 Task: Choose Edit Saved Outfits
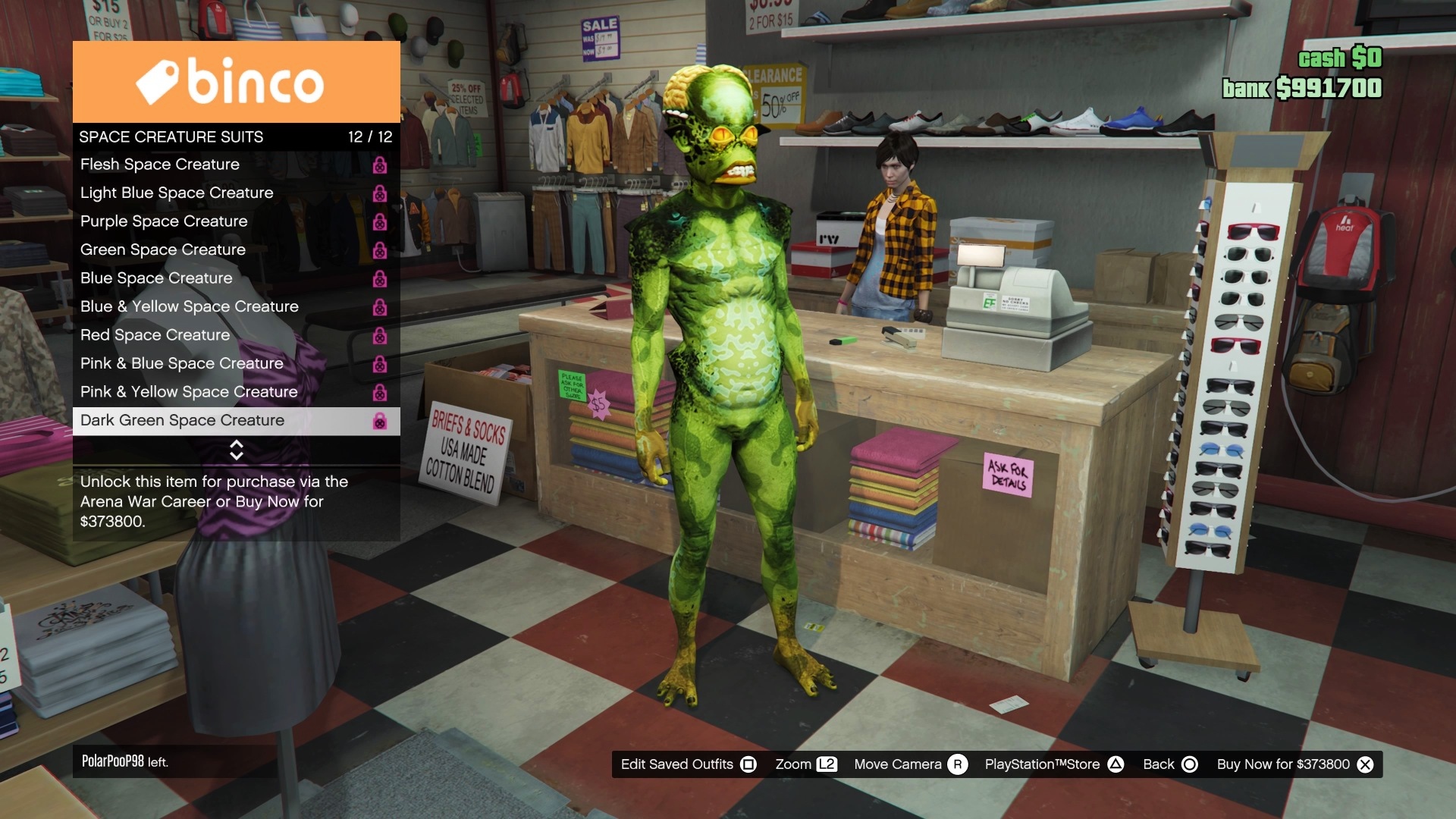pyautogui.click(x=688, y=764)
